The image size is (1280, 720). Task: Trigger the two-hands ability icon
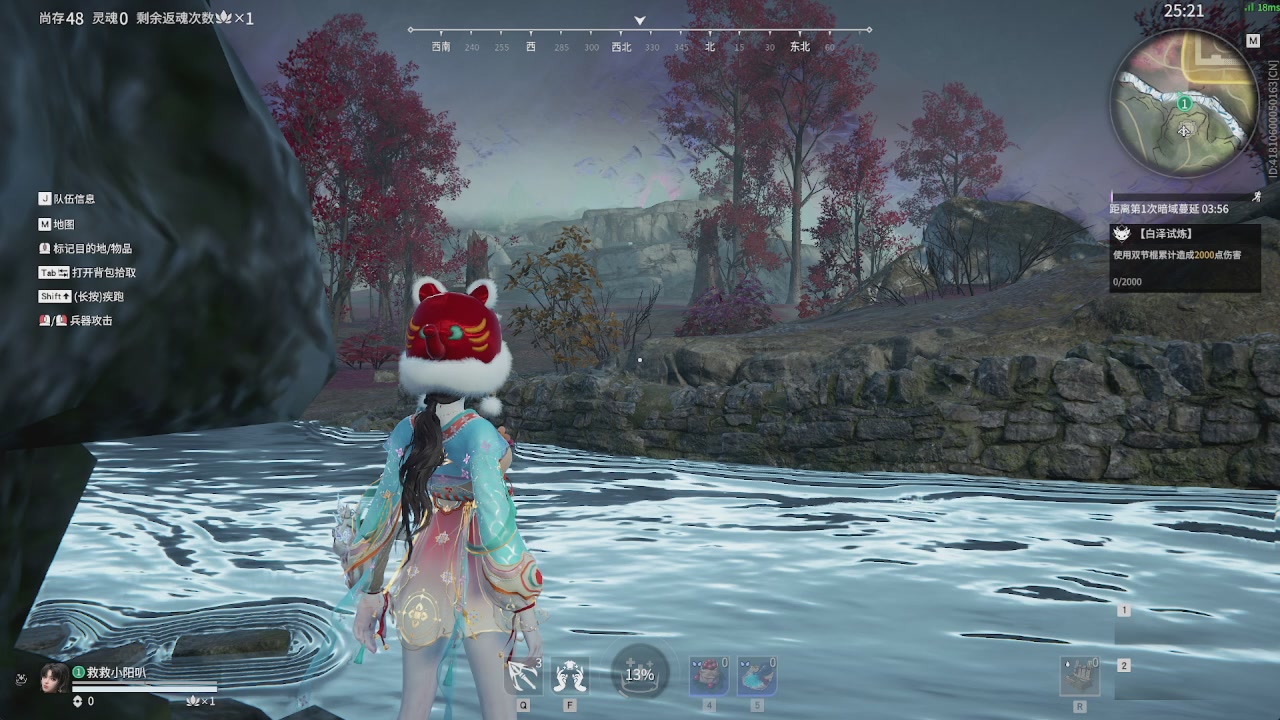[570, 677]
